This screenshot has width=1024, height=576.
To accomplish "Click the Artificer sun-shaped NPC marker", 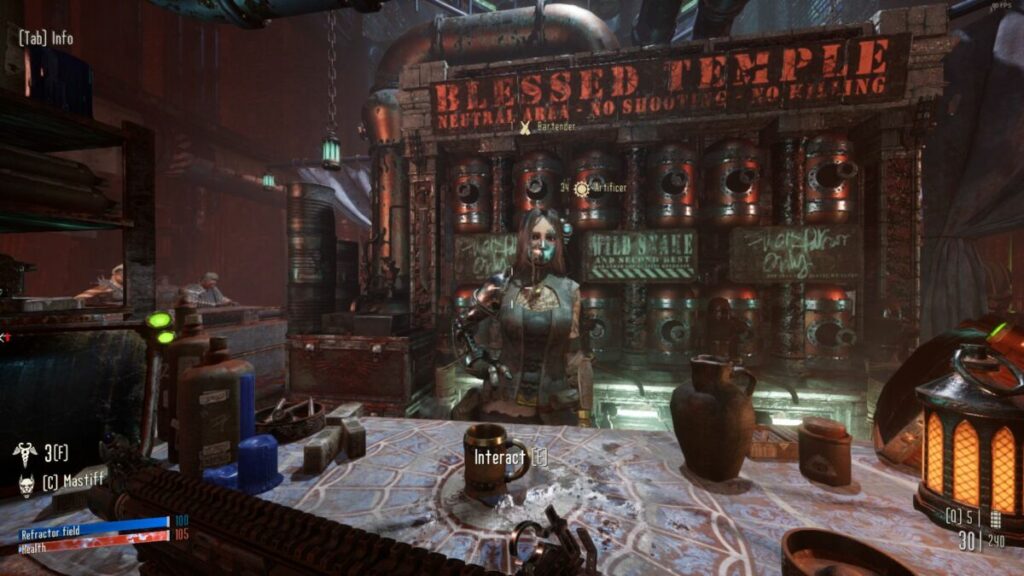I will pyautogui.click(x=582, y=188).
